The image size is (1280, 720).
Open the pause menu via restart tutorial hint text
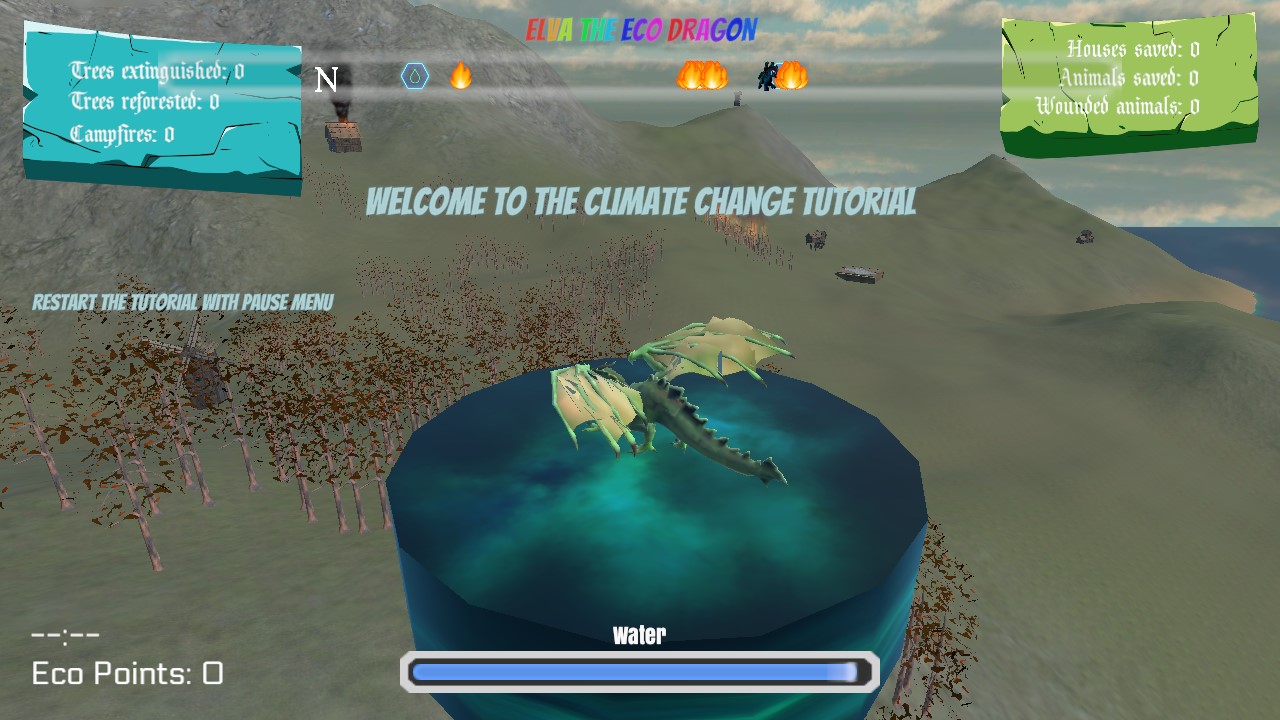pos(184,300)
